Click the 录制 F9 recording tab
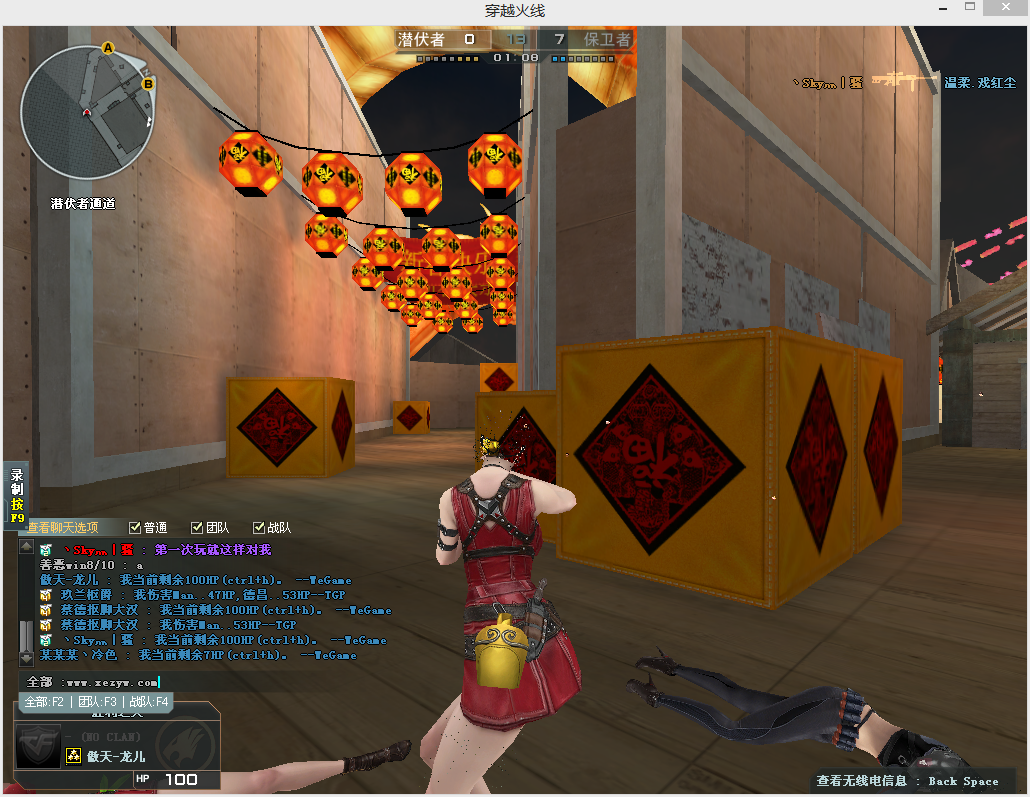Image resolution: width=1030 pixels, height=797 pixels. click(17, 495)
